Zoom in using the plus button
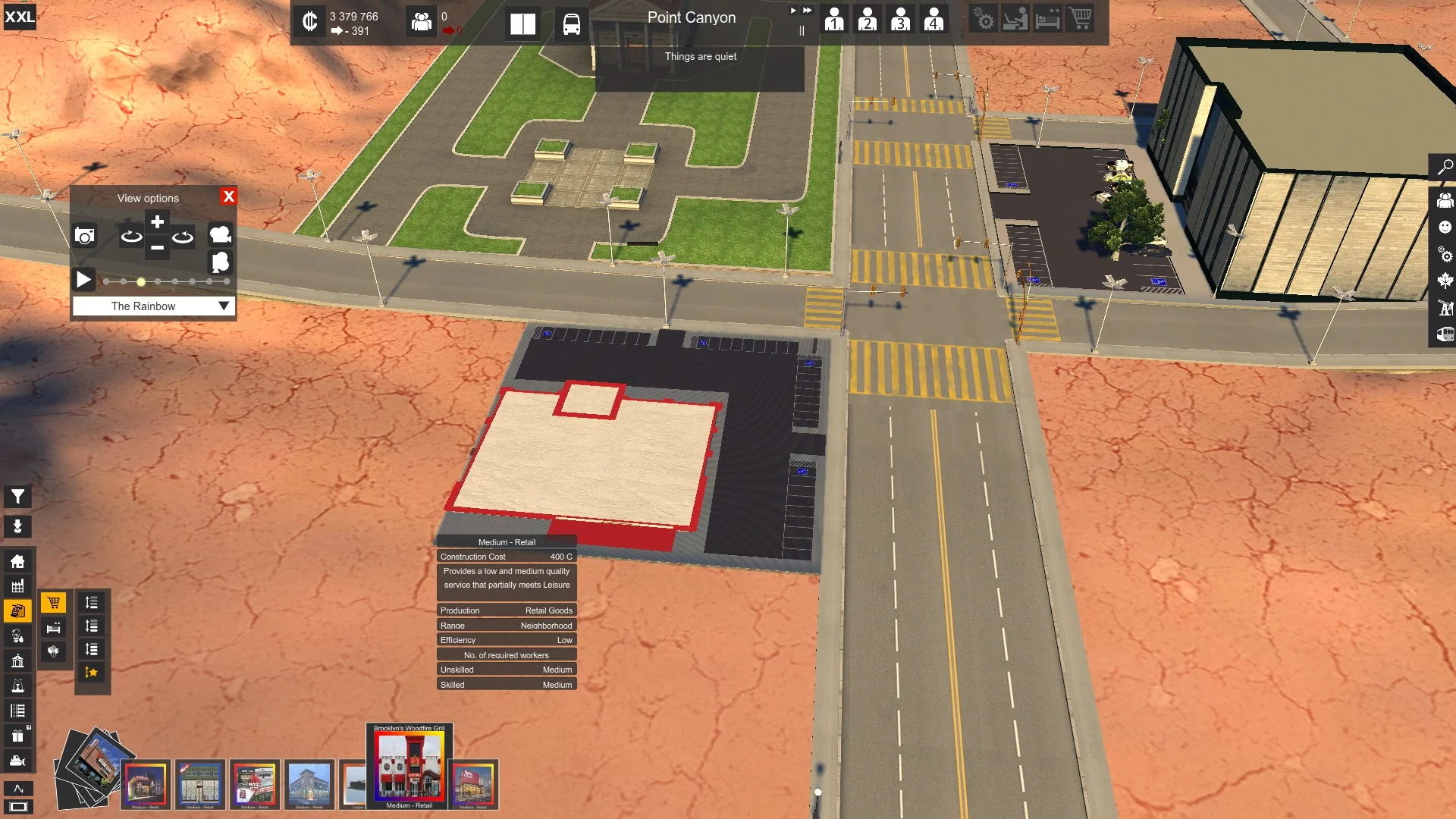 click(157, 222)
